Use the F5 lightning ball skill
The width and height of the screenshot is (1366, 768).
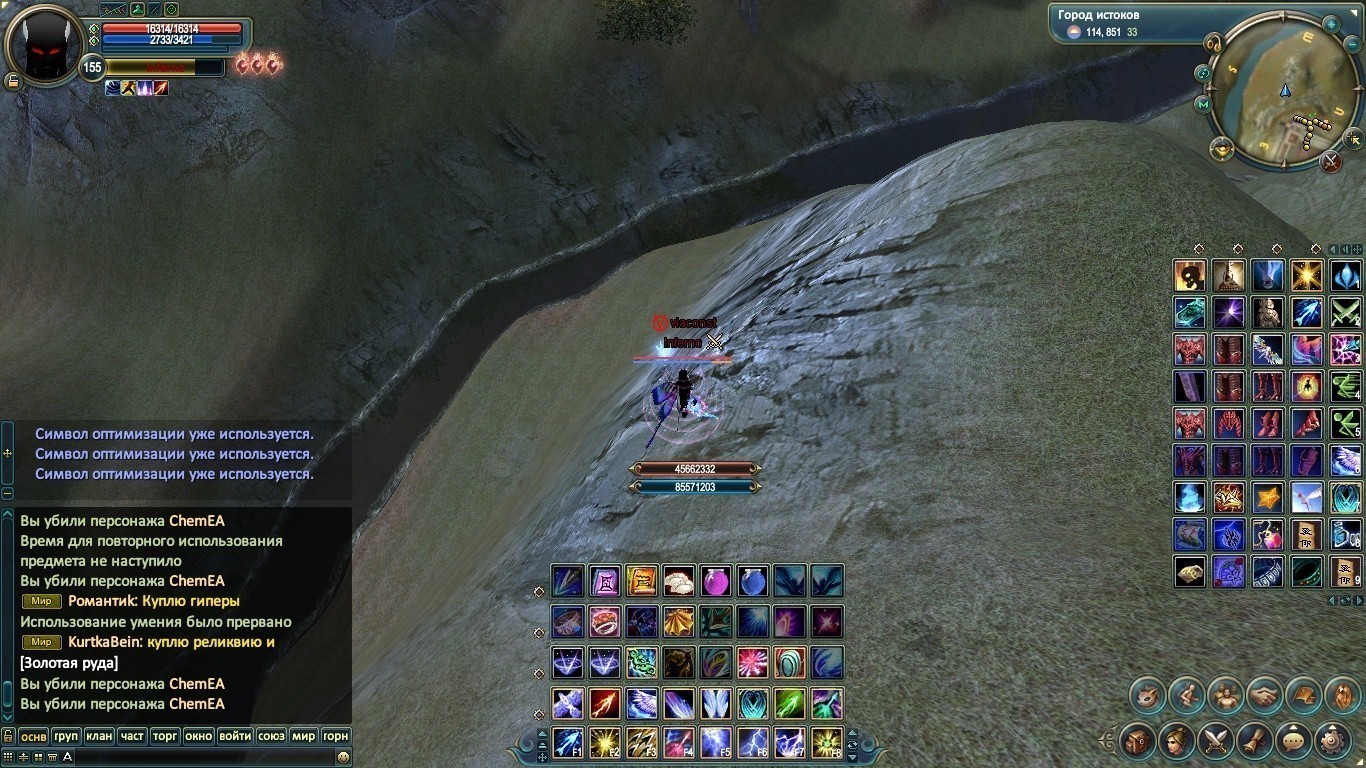[x=716, y=743]
